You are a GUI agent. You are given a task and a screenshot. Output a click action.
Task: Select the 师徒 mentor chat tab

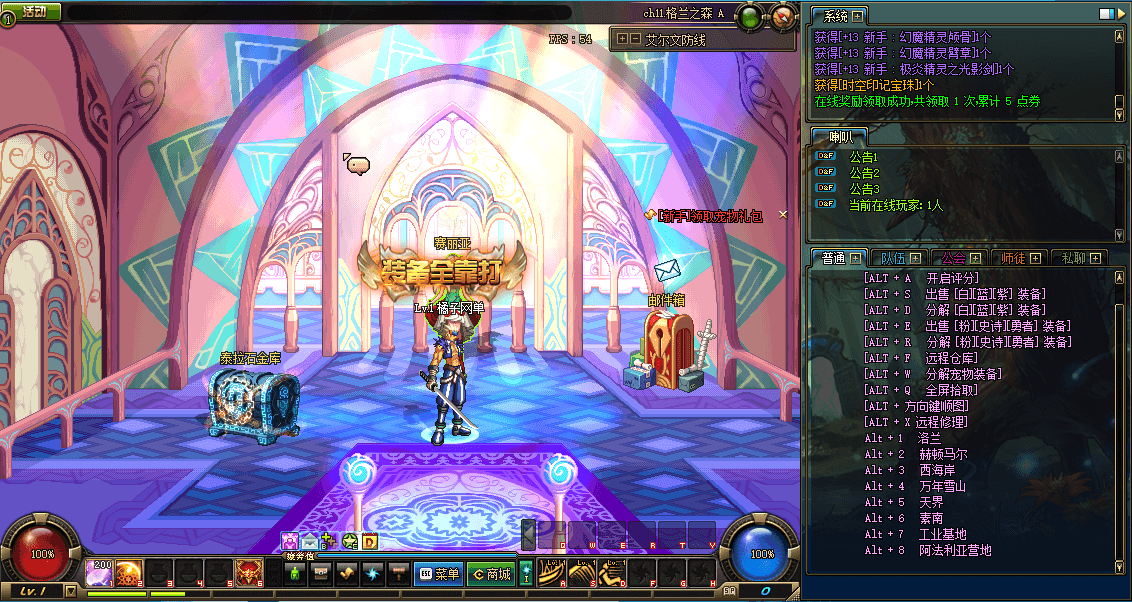tap(1019, 258)
